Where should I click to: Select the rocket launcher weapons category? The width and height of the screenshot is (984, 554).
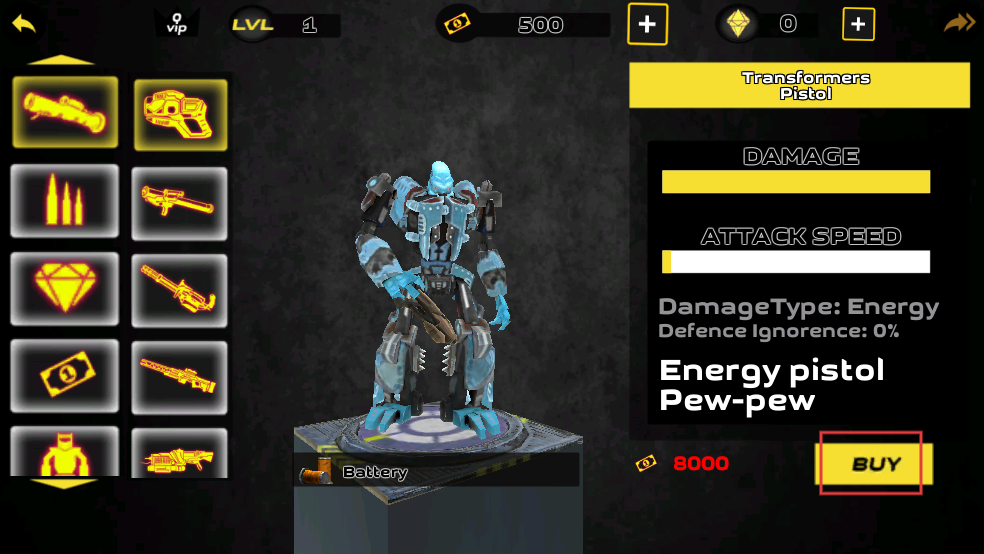click(x=65, y=111)
